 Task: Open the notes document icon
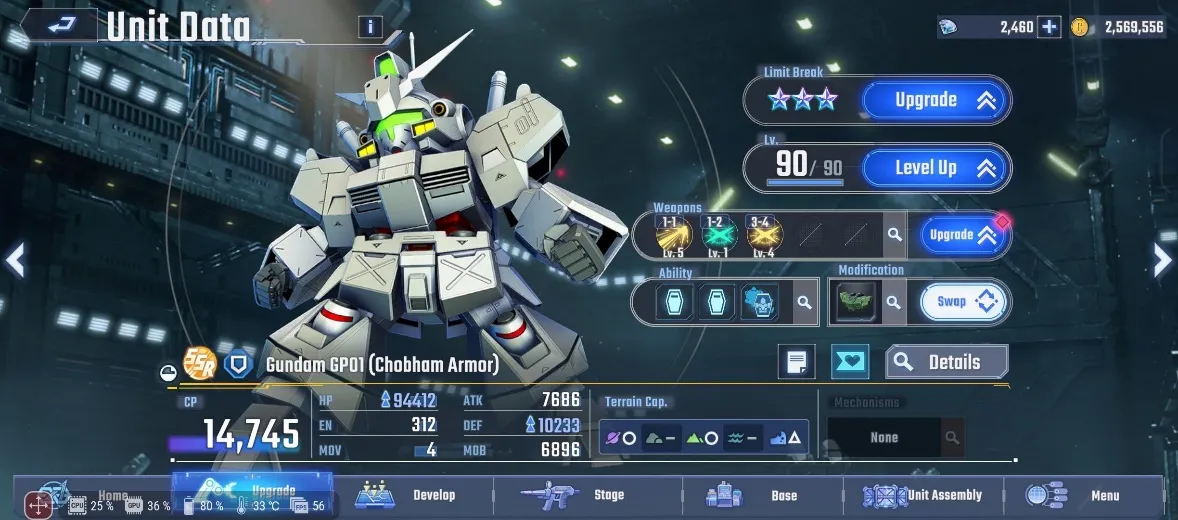[797, 362]
